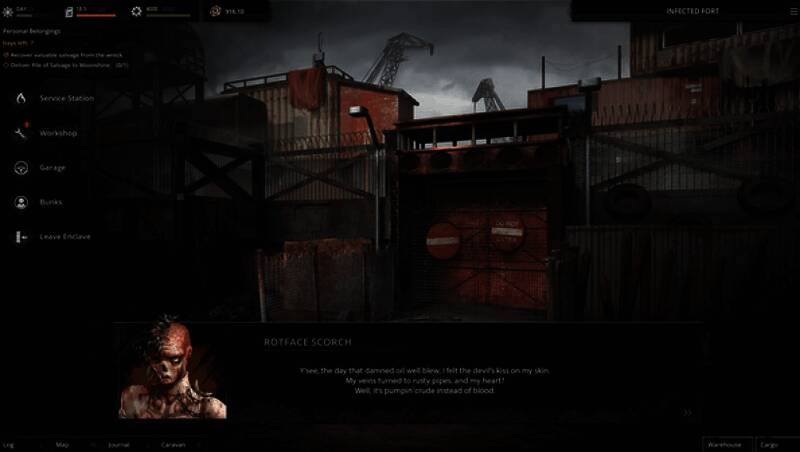View the Caravan screen
Image resolution: width=800 pixels, height=452 pixels.
tap(173, 444)
